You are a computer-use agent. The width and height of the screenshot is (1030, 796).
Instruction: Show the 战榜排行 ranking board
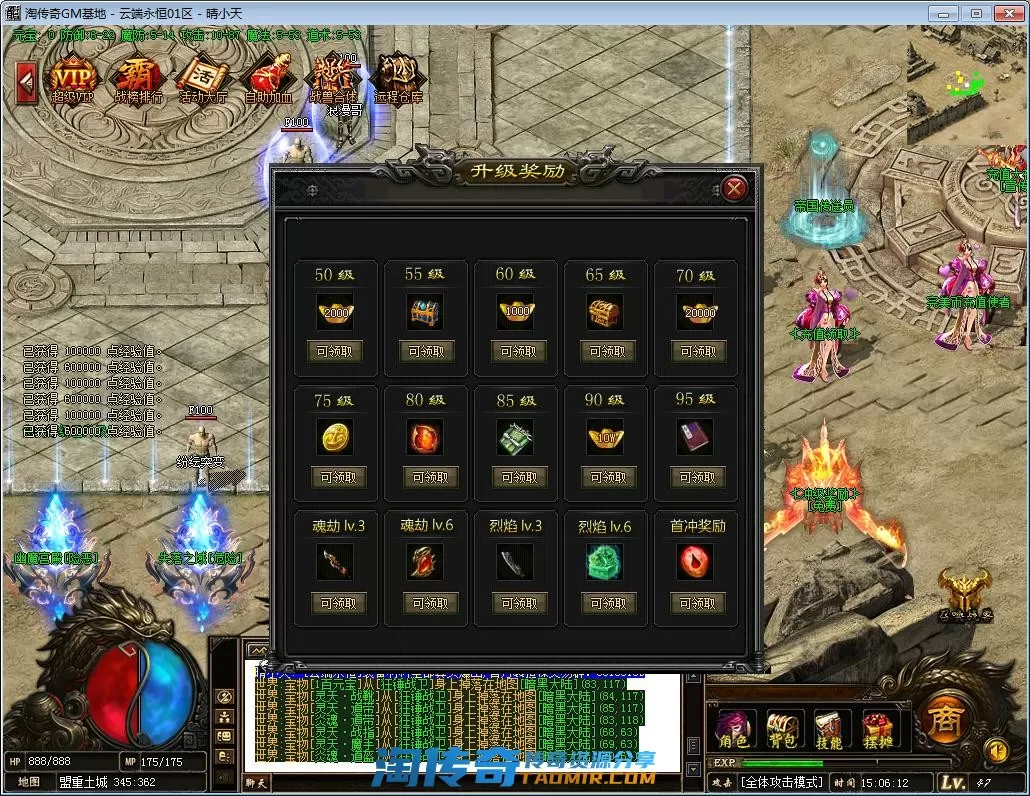coord(138,79)
